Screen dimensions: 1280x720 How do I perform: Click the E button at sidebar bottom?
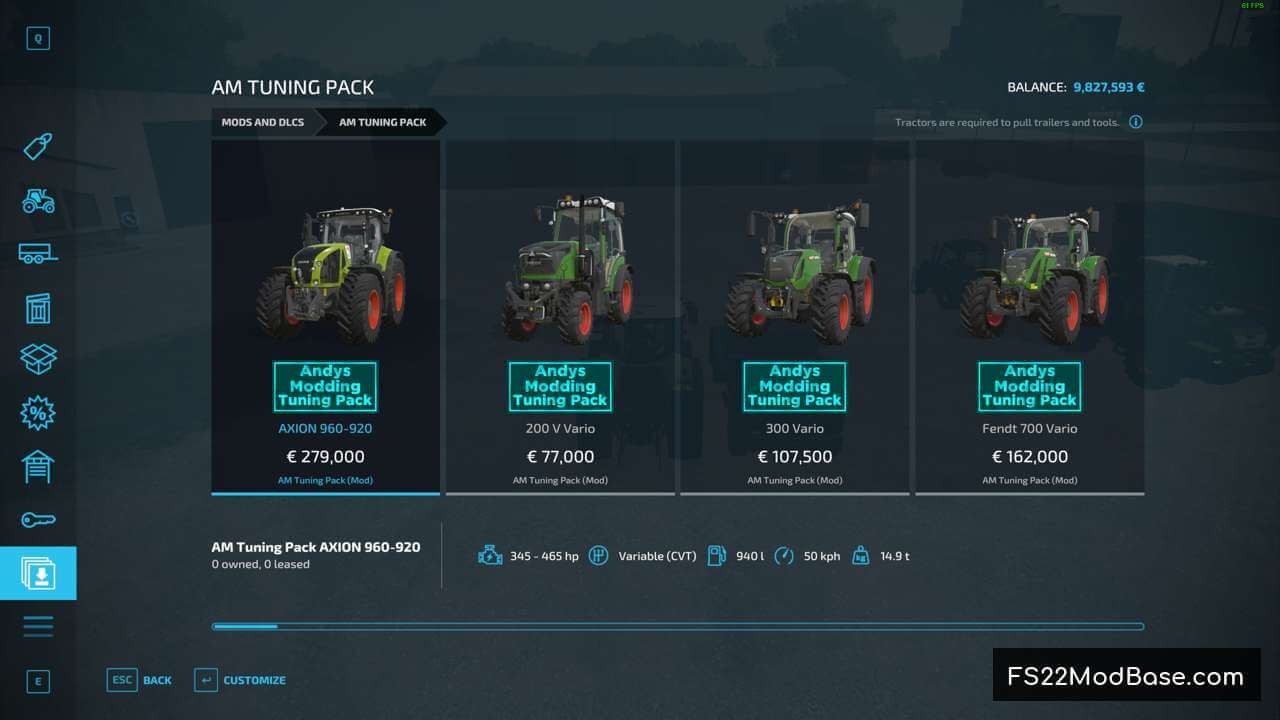tap(38, 681)
